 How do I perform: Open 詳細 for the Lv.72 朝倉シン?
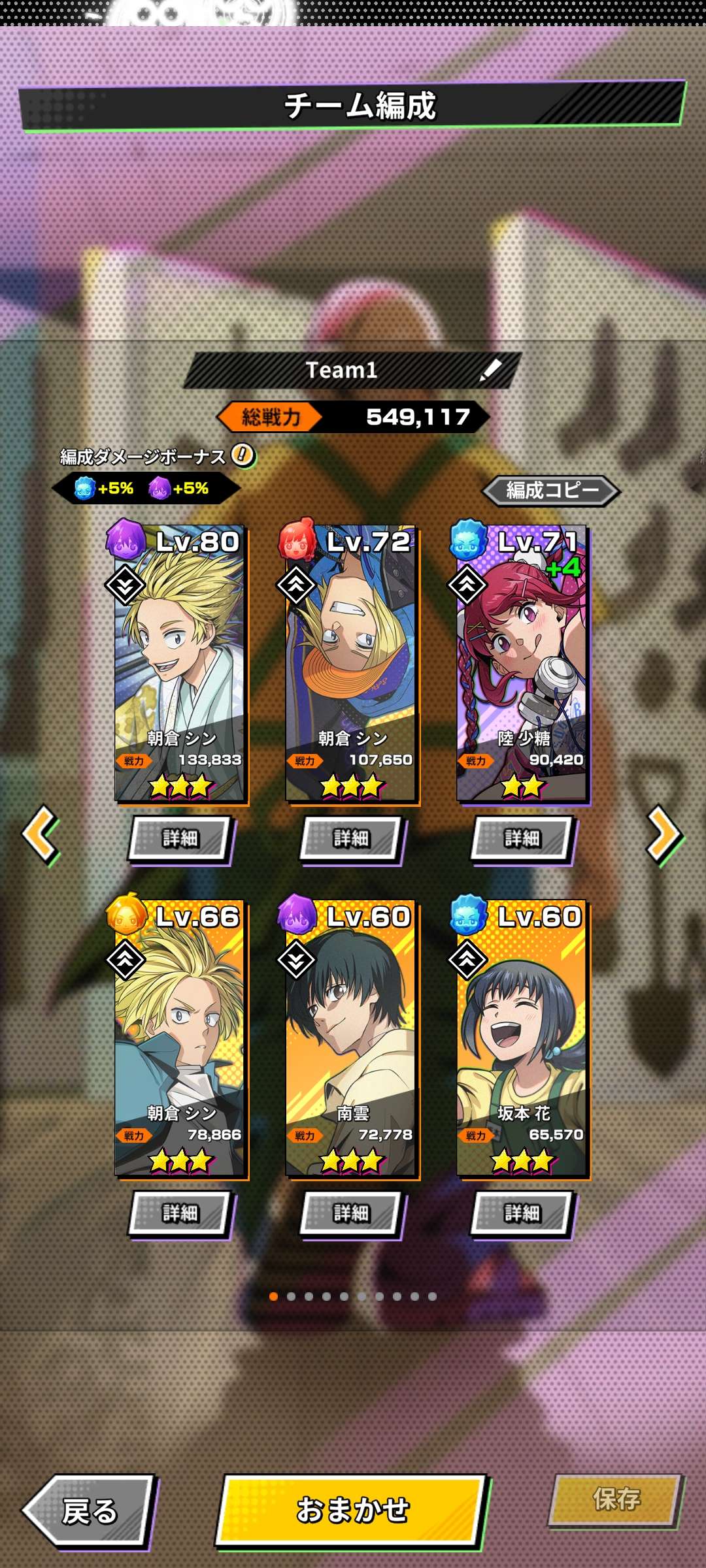click(x=352, y=838)
